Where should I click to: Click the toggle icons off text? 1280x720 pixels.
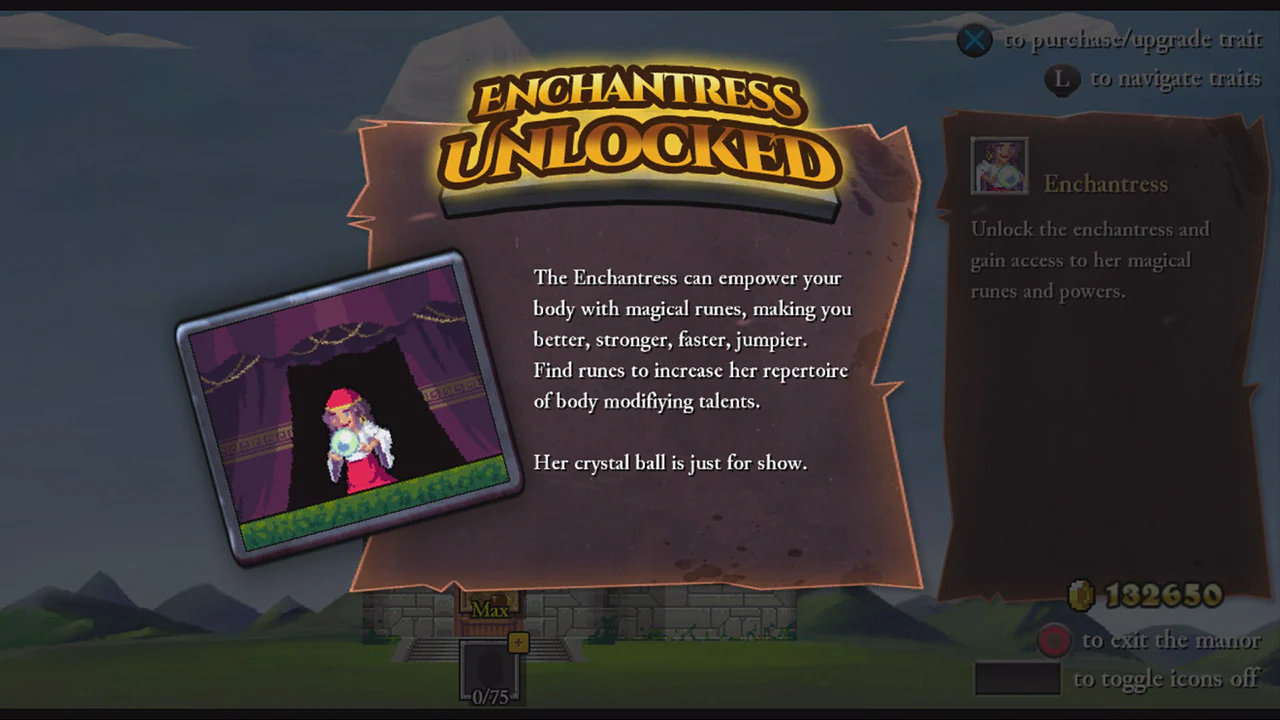(1167, 678)
